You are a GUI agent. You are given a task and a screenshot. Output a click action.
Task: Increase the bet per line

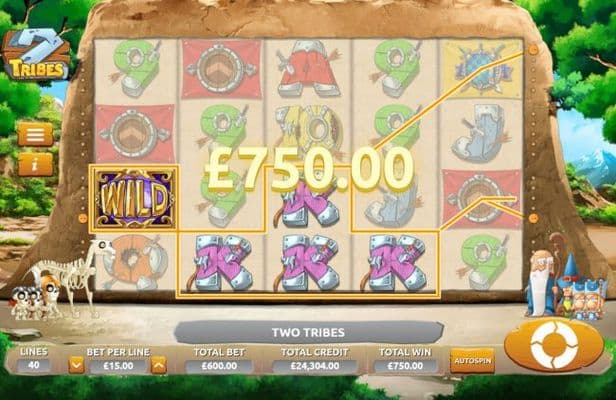click(x=157, y=365)
